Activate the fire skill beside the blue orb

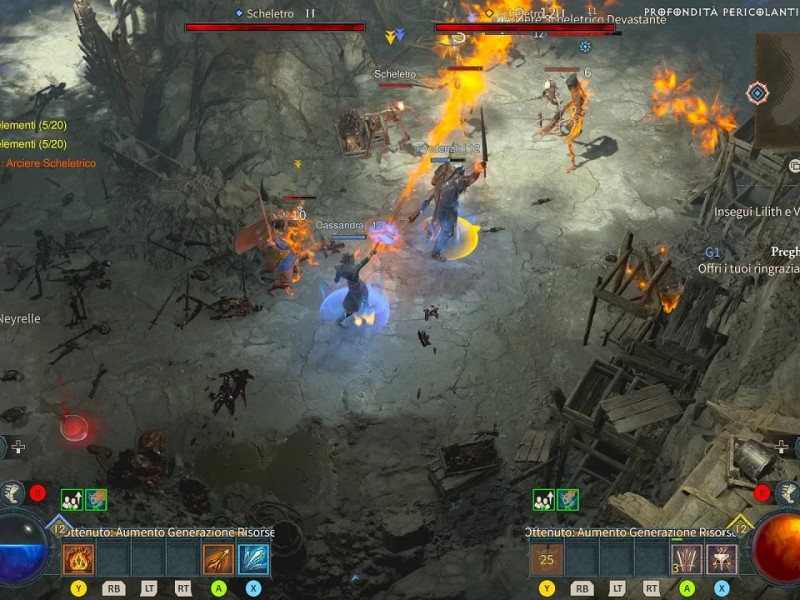79,558
